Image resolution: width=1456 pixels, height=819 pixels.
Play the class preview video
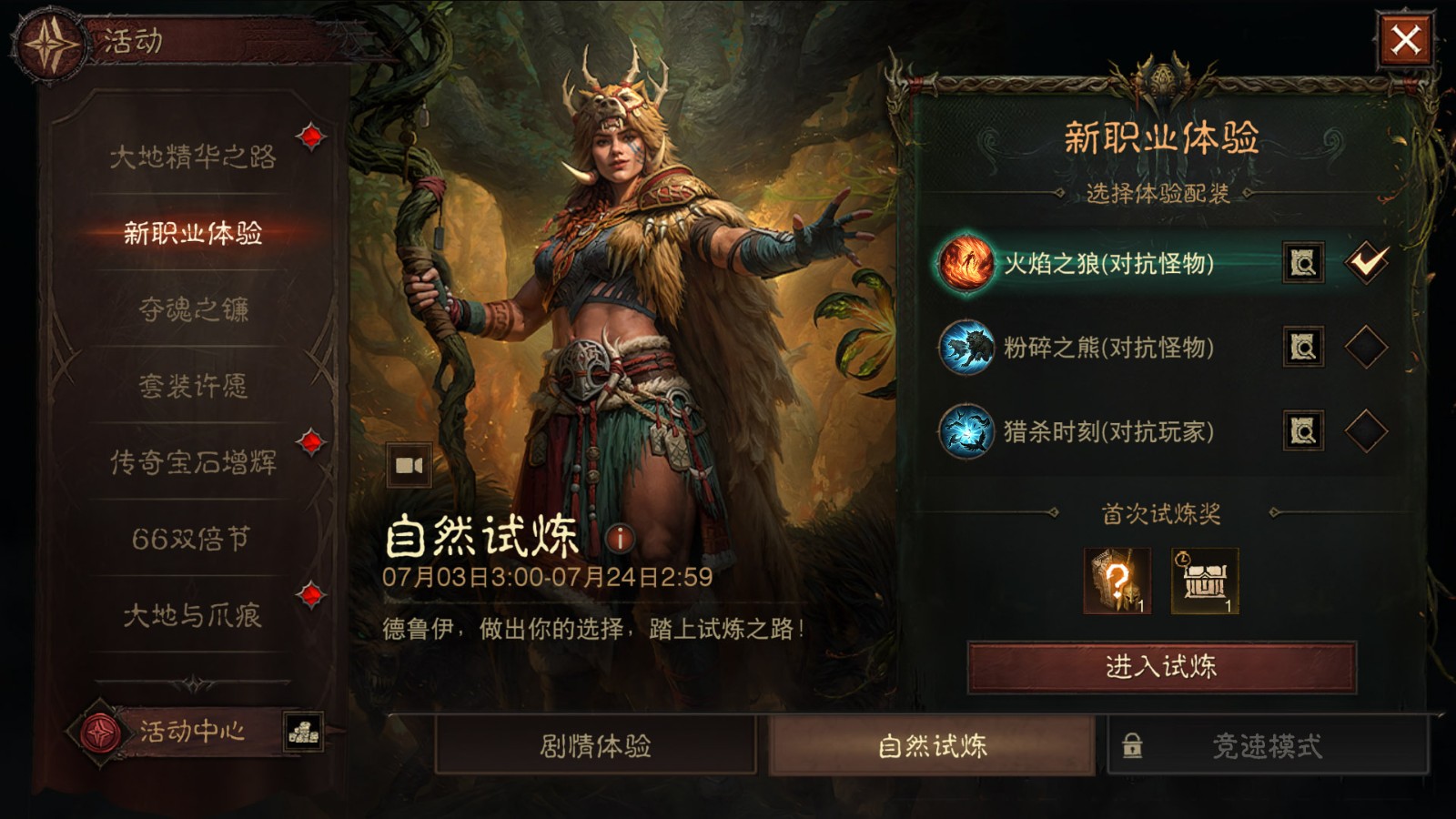(x=409, y=466)
